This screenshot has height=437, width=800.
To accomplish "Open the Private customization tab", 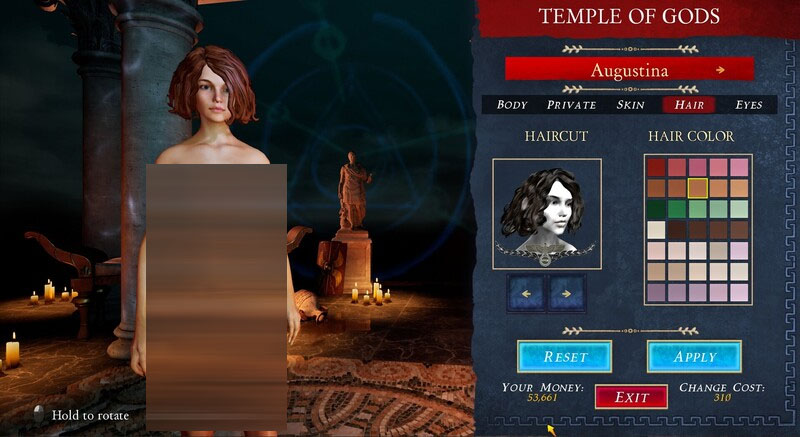I will [571, 105].
